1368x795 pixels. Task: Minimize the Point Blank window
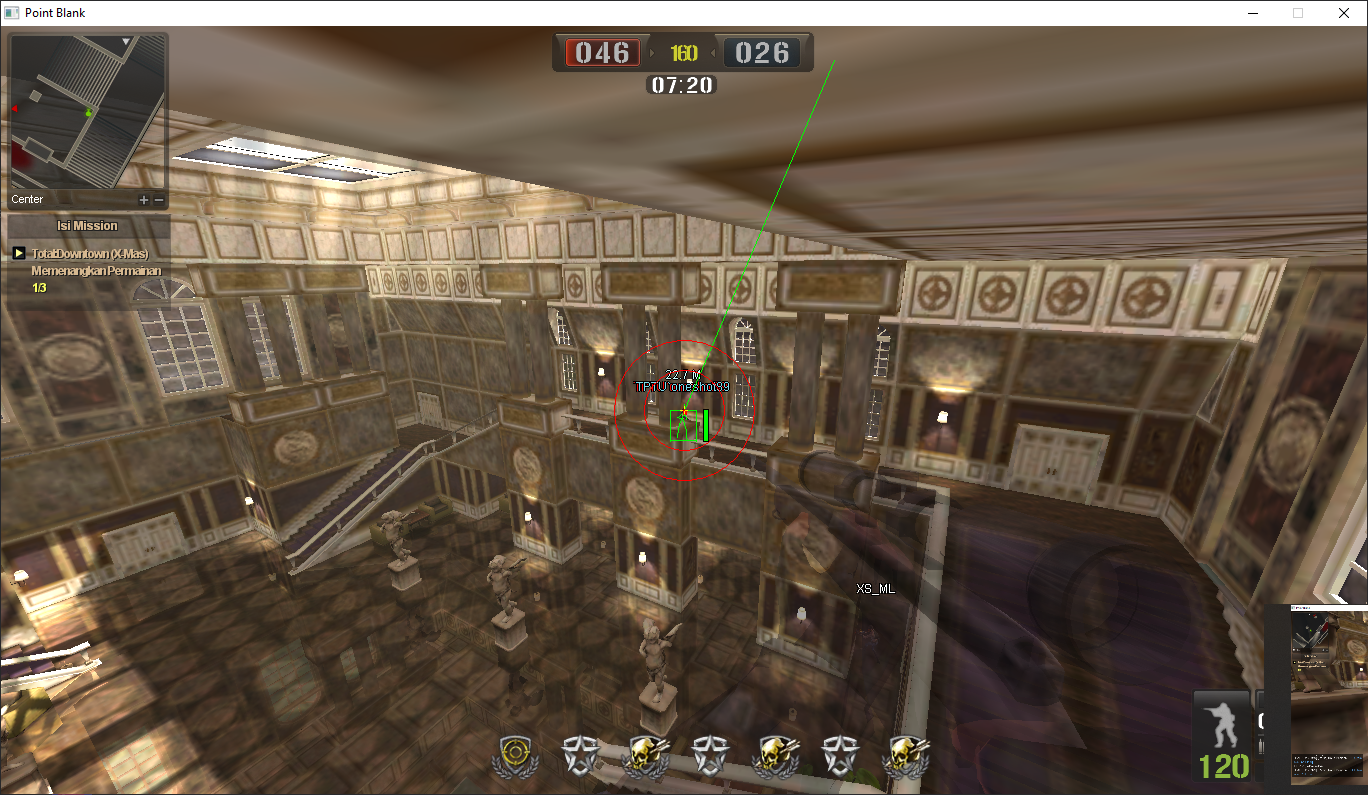(x=1253, y=13)
